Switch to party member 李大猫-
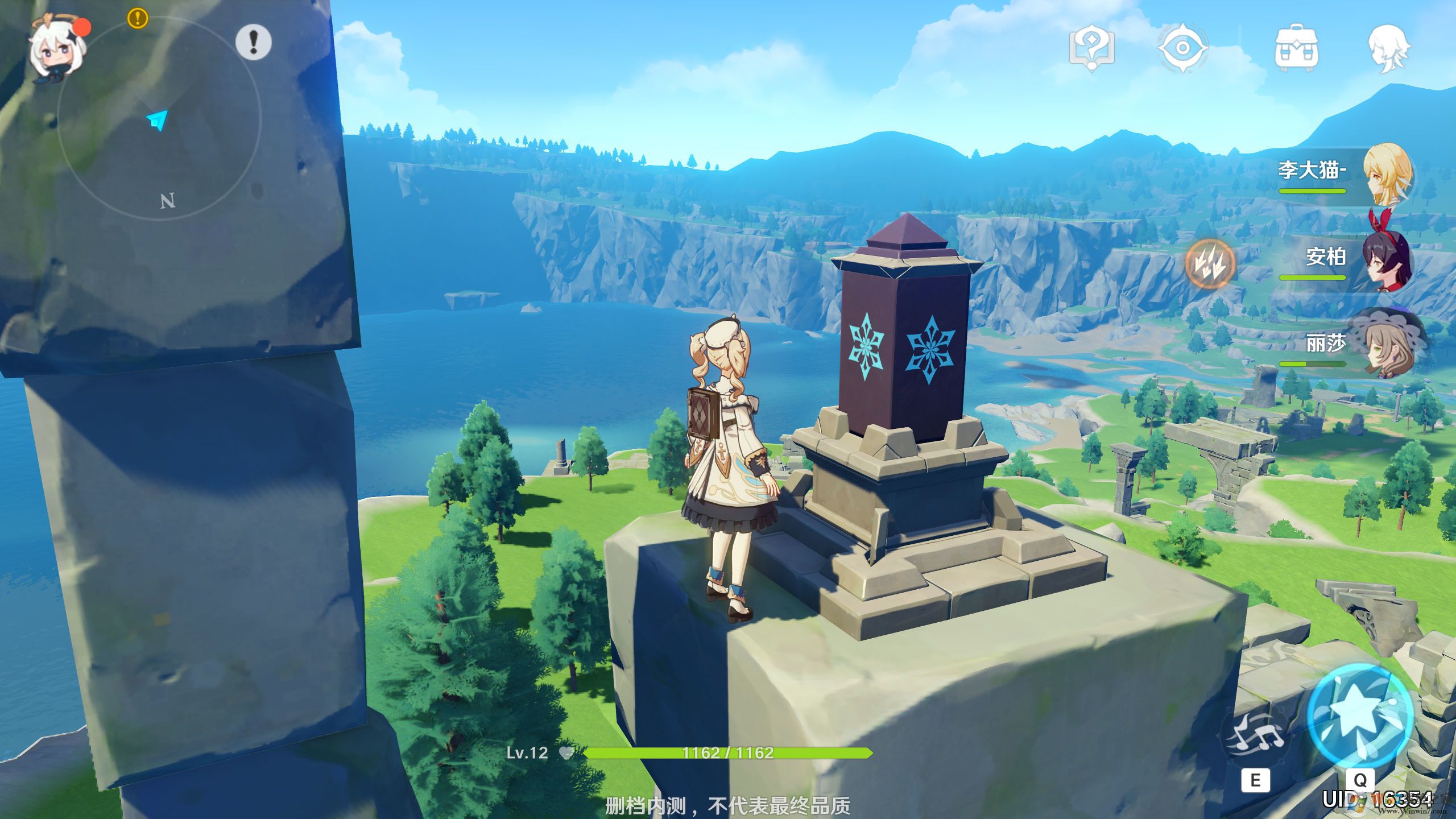The image size is (1456, 819). pyautogui.click(x=1388, y=173)
